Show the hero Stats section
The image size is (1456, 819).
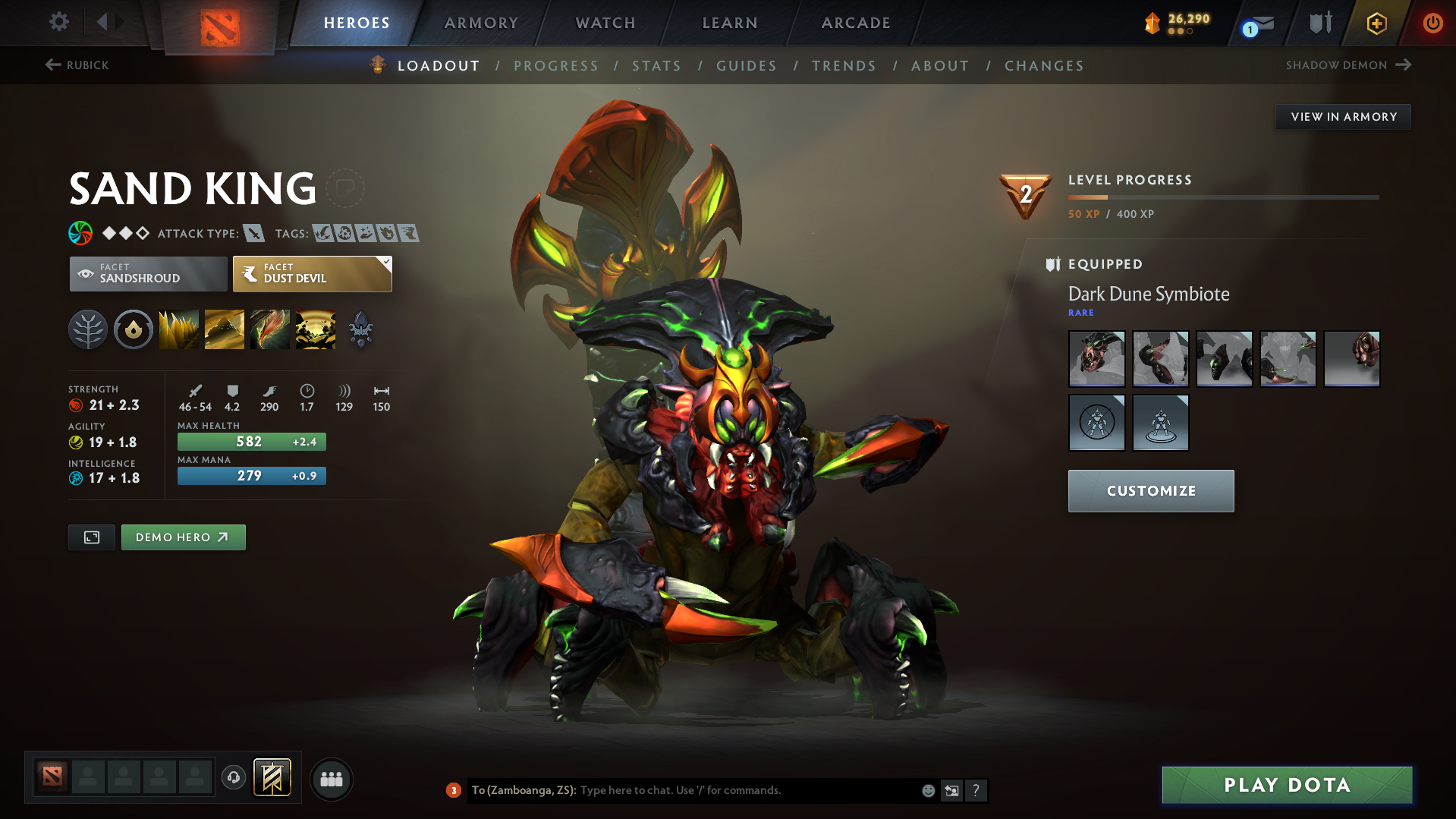pos(656,66)
